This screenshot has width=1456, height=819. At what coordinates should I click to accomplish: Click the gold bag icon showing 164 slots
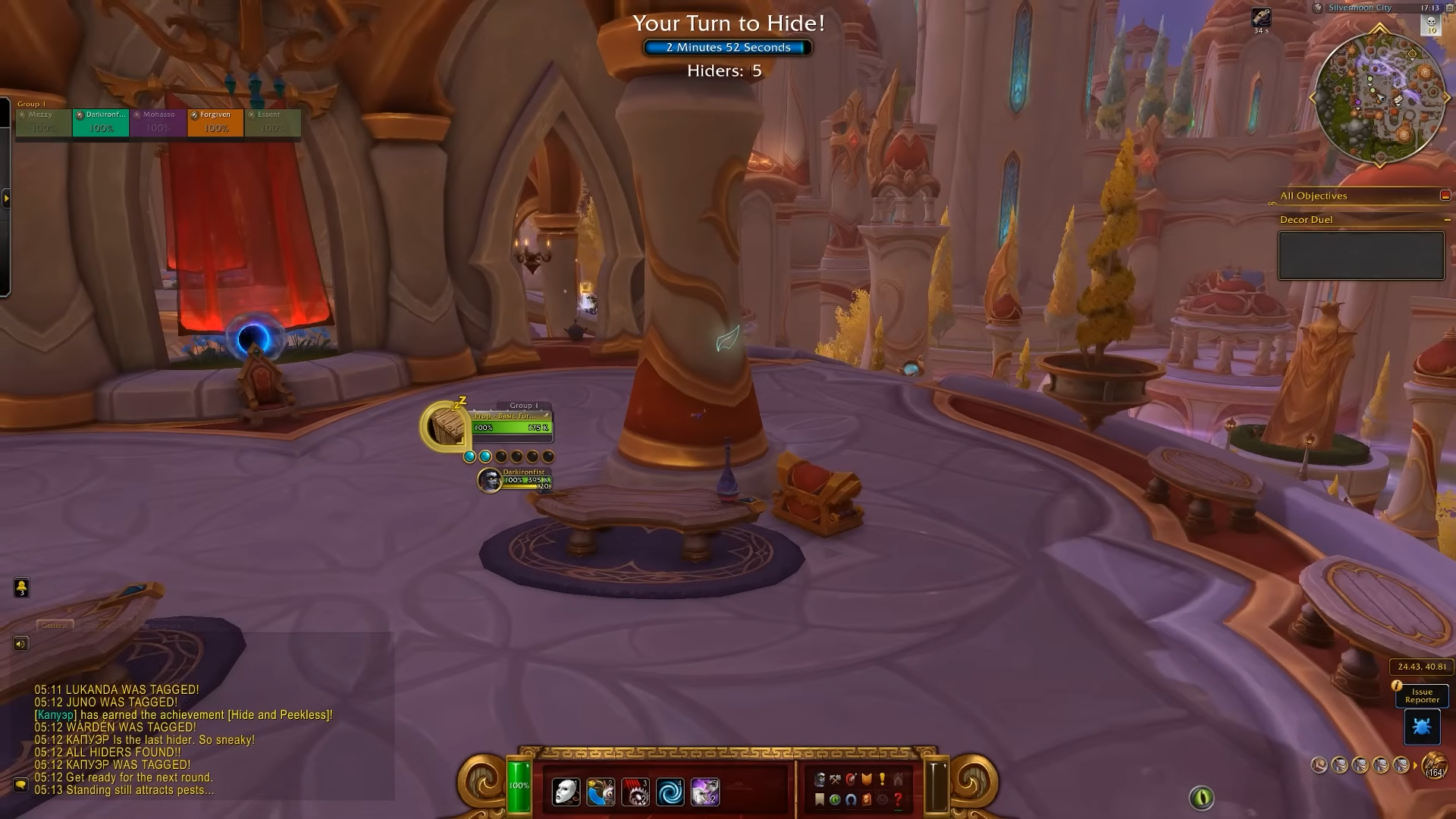(x=1433, y=765)
